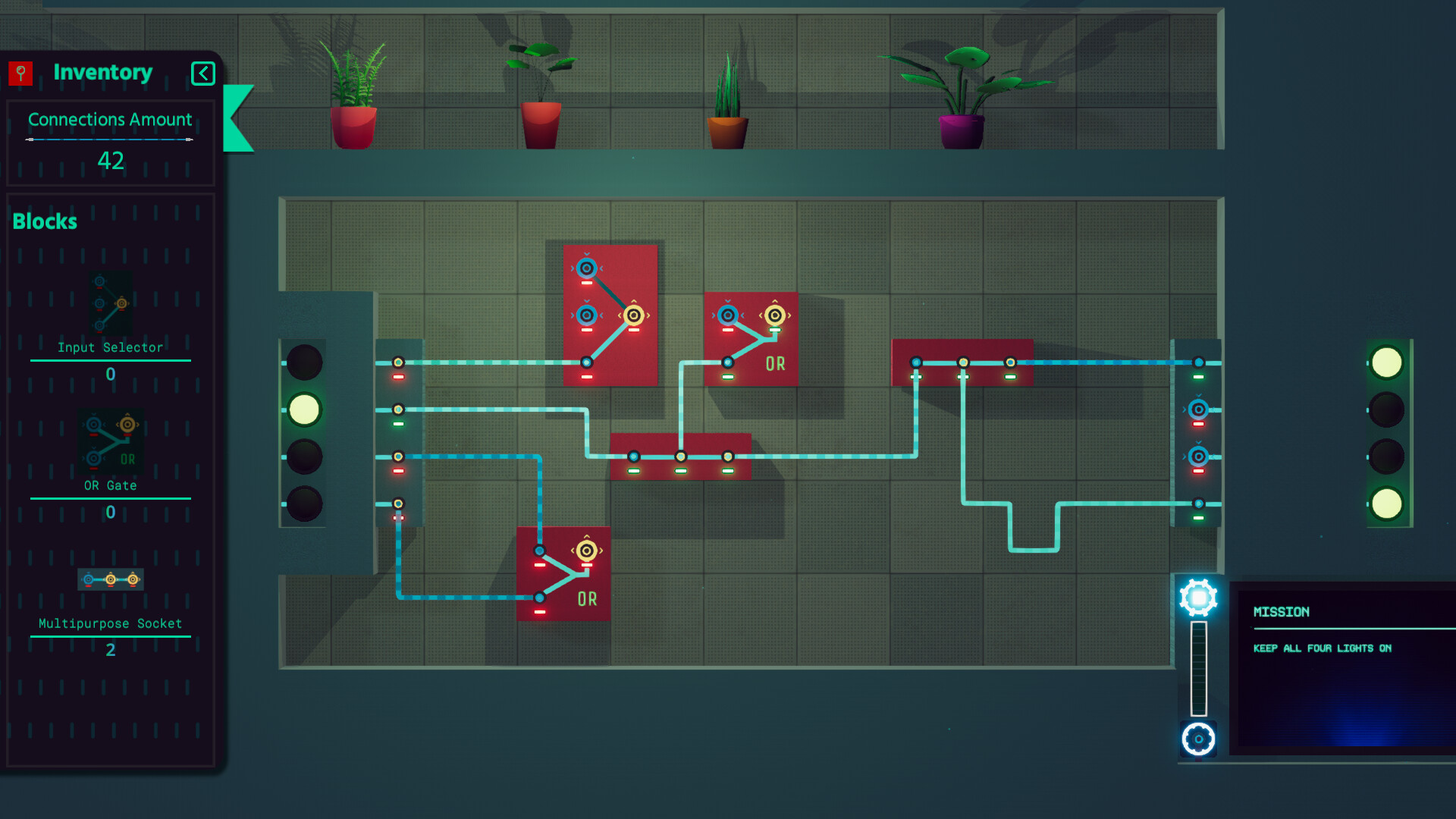The height and width of the screenshot is (819, 1456).
Task: Select the Input Selector block in inventory
Action: click(110, 303)
